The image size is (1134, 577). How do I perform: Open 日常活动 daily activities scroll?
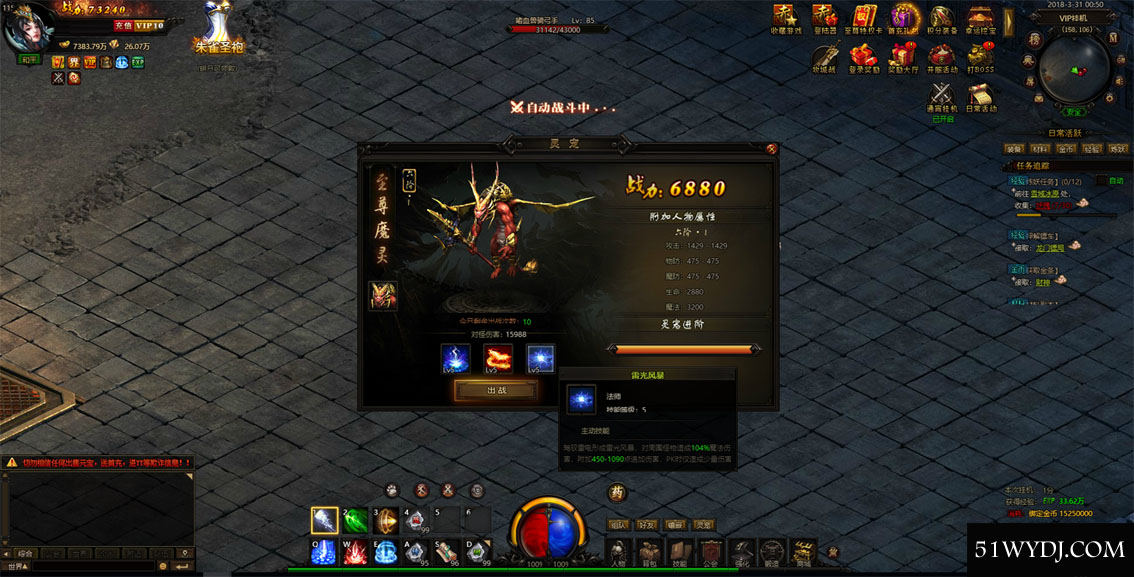[980, 95]
